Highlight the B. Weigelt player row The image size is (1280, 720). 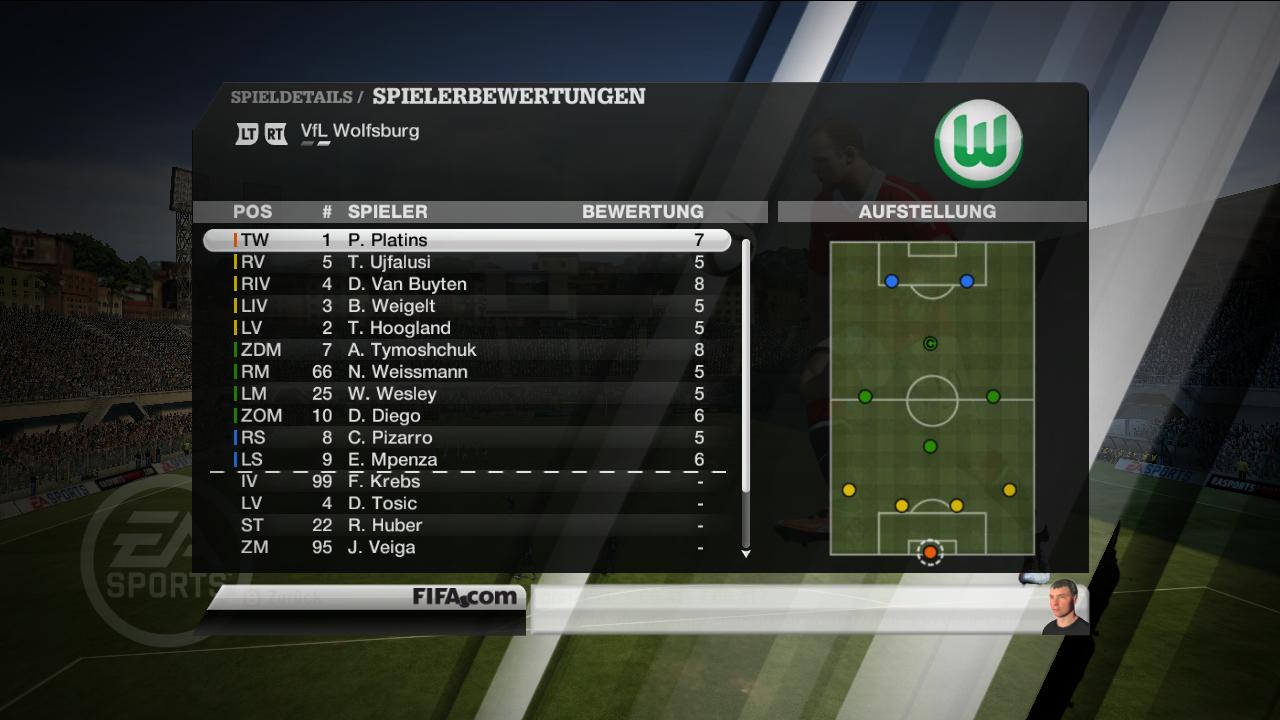coord(466,306)
